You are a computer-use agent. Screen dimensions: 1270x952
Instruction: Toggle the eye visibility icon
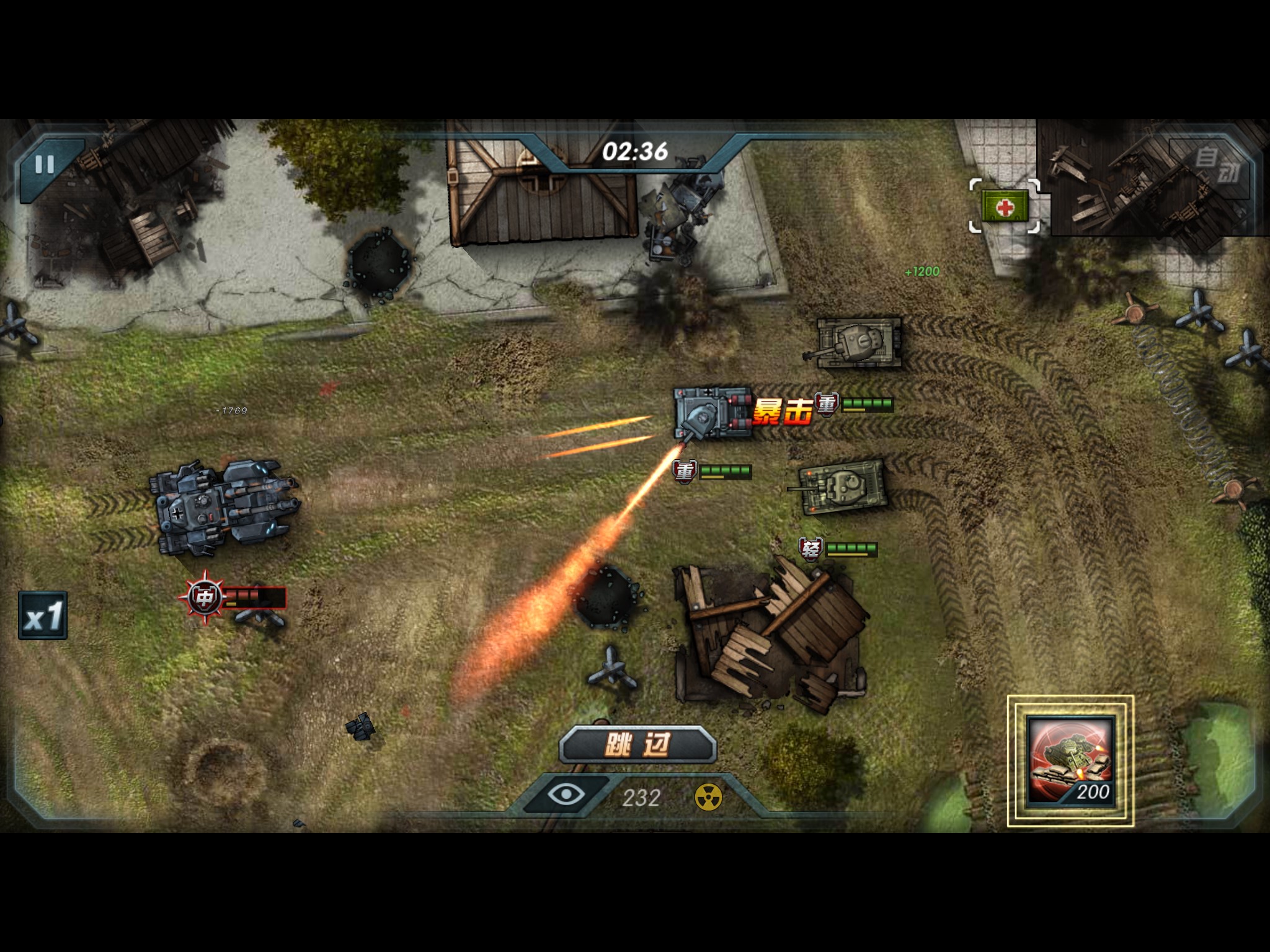tap(566, 795)
